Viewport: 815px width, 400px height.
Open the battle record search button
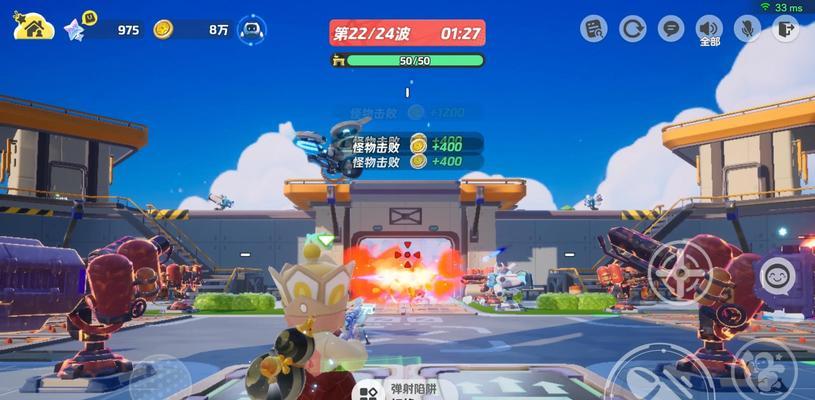click(593, 28)
